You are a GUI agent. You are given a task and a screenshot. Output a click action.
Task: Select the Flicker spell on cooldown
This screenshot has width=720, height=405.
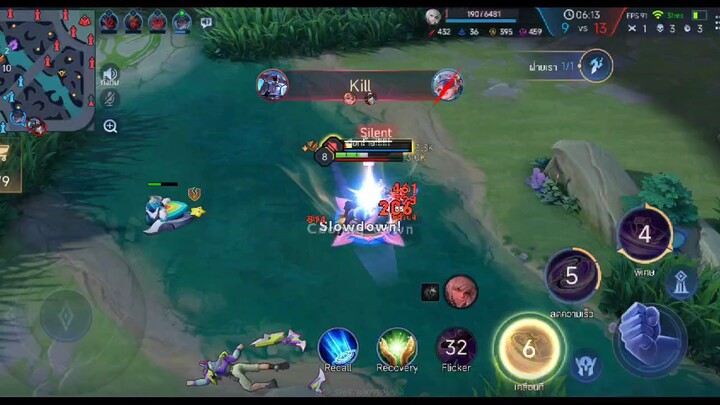[x=457, y=348]
